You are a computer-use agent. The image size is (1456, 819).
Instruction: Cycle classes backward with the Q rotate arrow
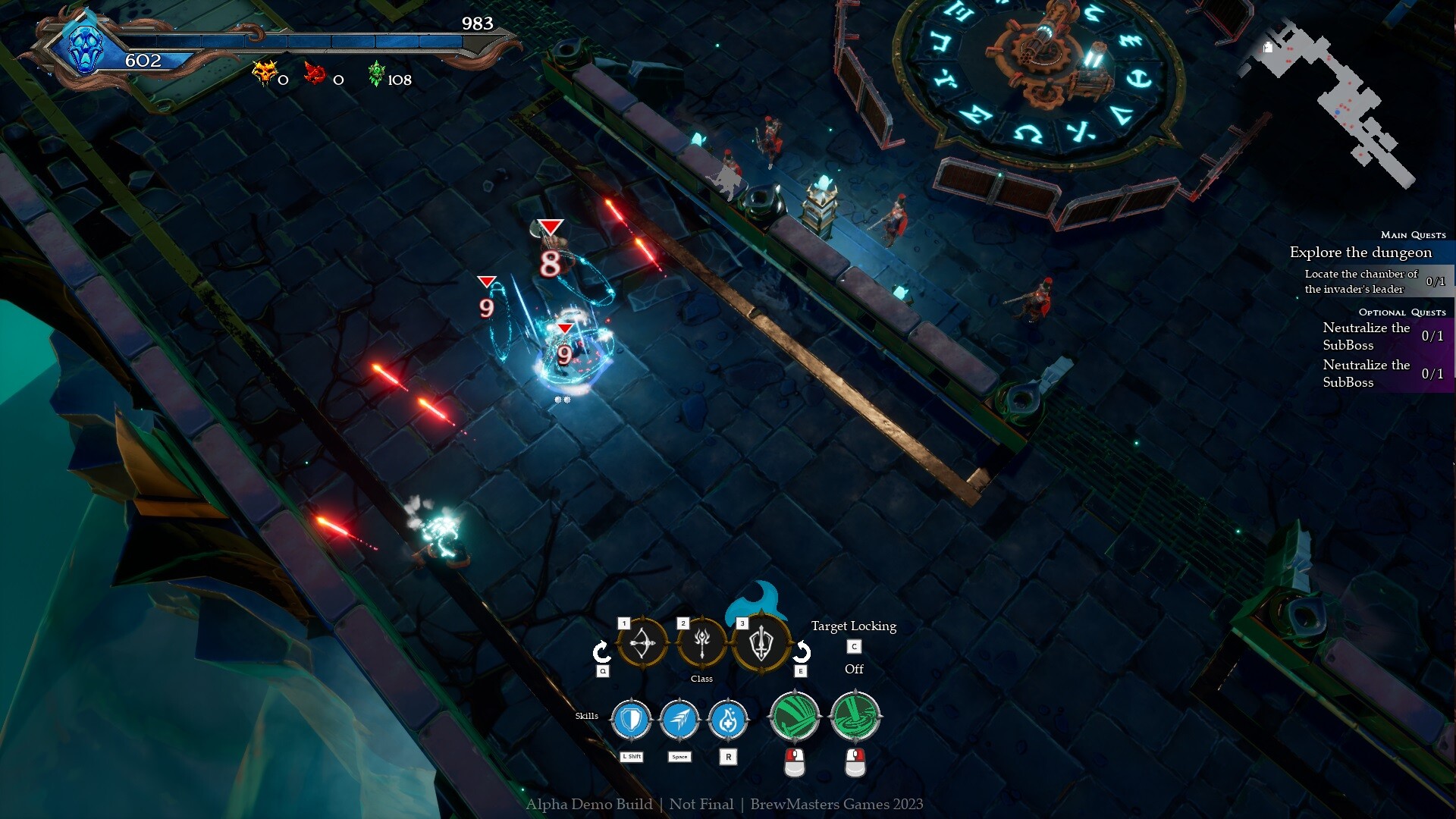click(601, 651)
